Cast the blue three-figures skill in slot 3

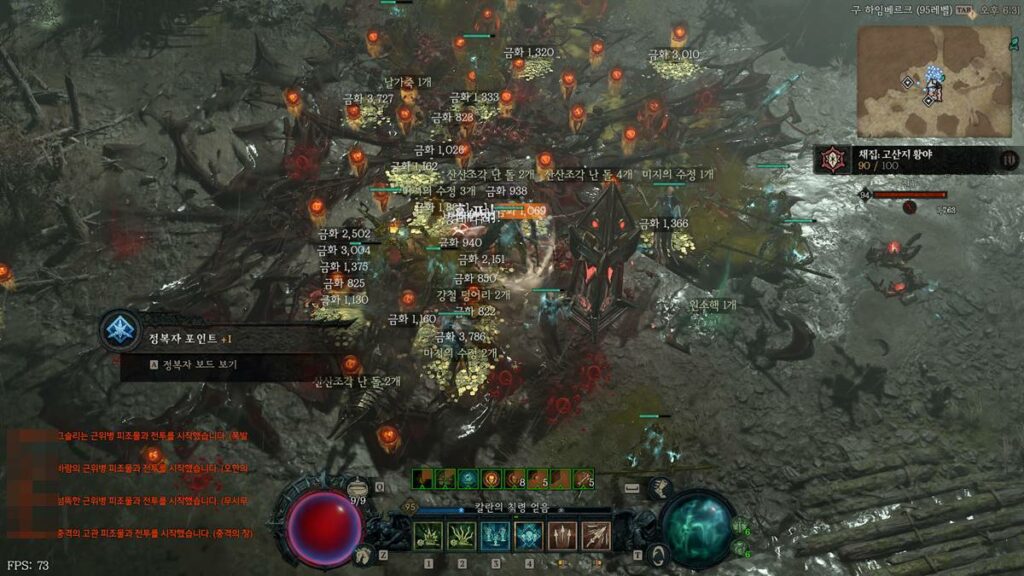click(496, 536)
